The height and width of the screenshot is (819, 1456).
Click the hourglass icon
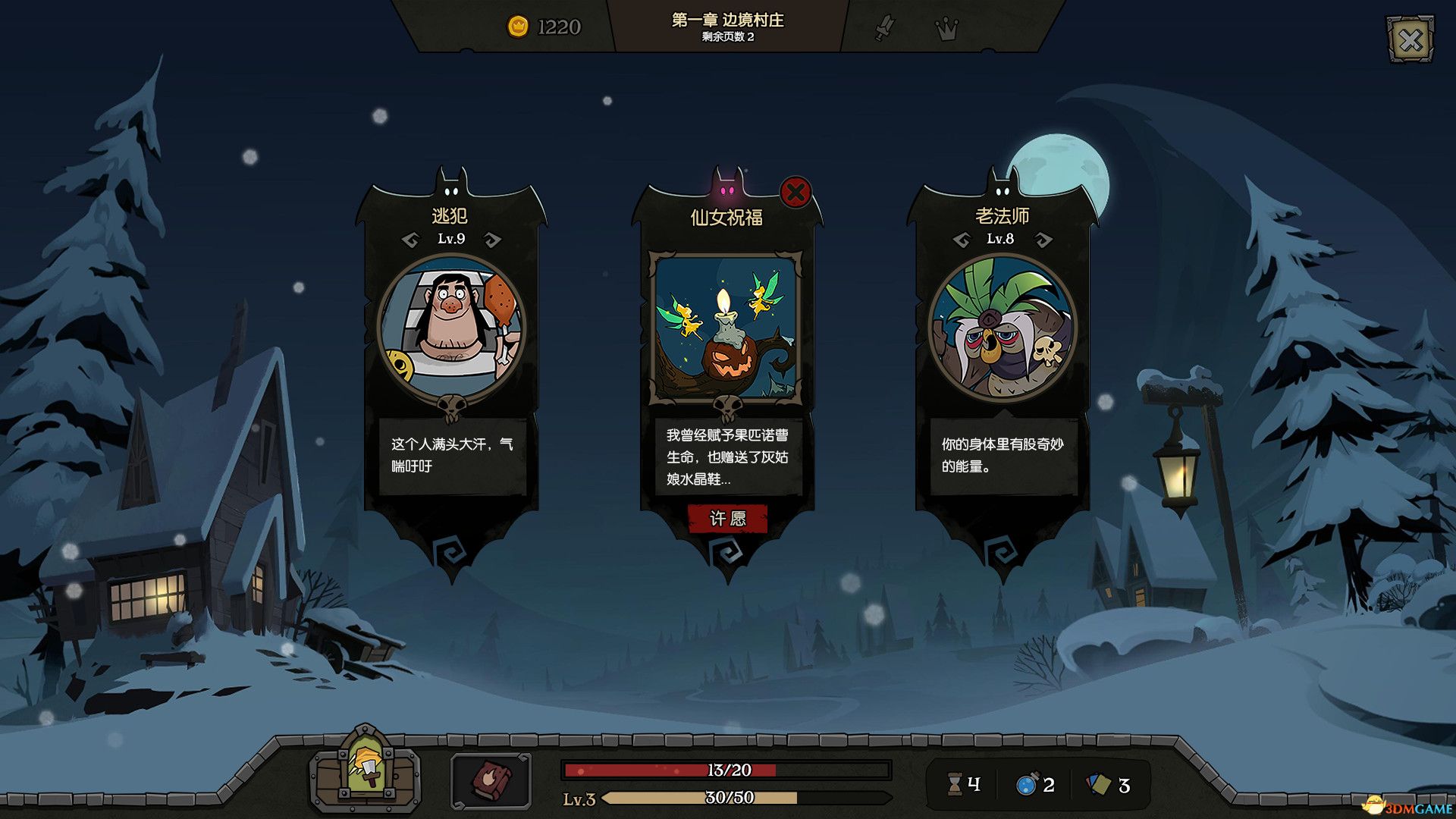(x=955, y=785)
